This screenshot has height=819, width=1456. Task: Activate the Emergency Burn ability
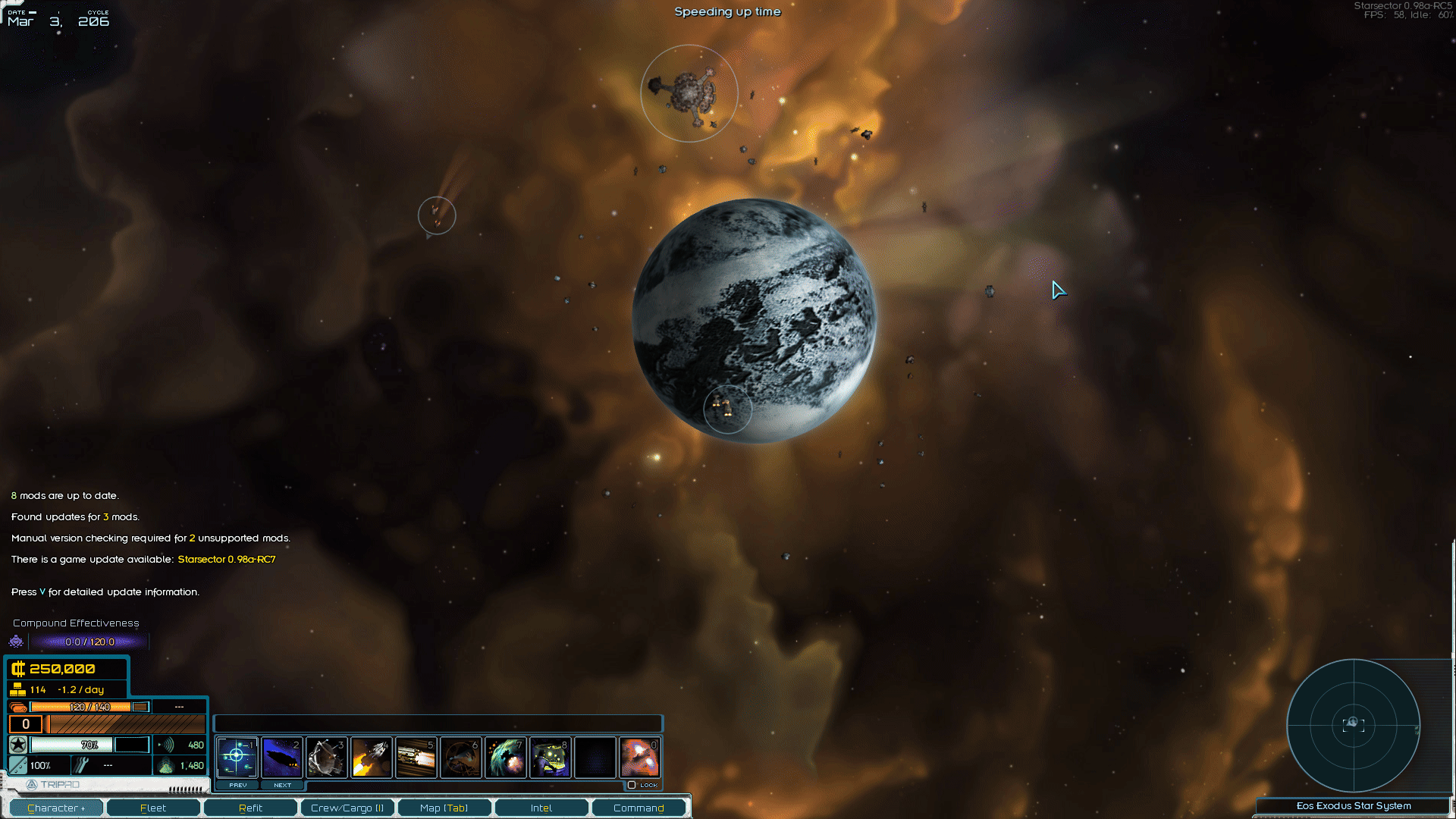(x=372, y=757)
